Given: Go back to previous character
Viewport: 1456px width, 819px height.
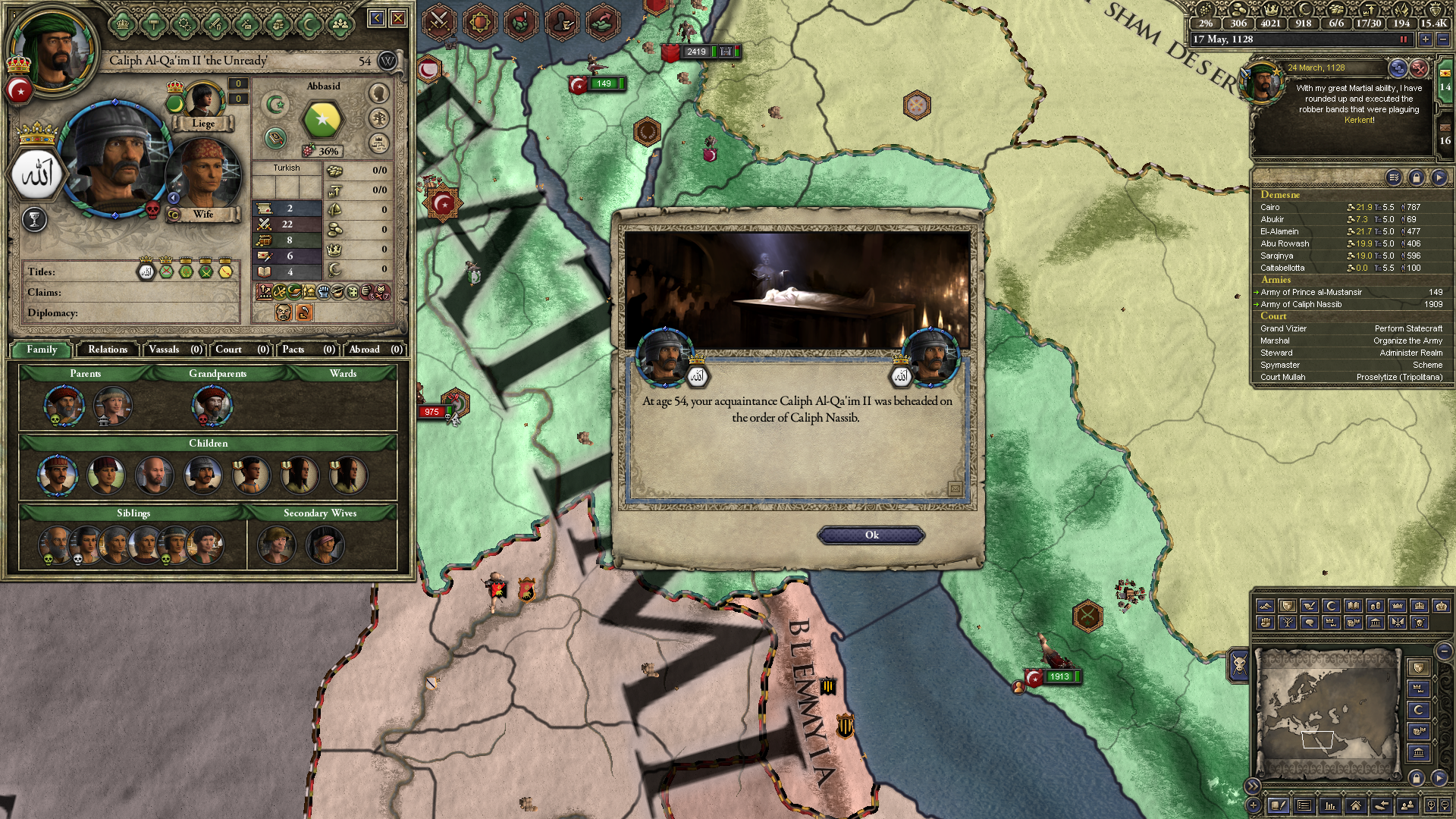Looking at the screenshot, I should [x=376, y=18].
